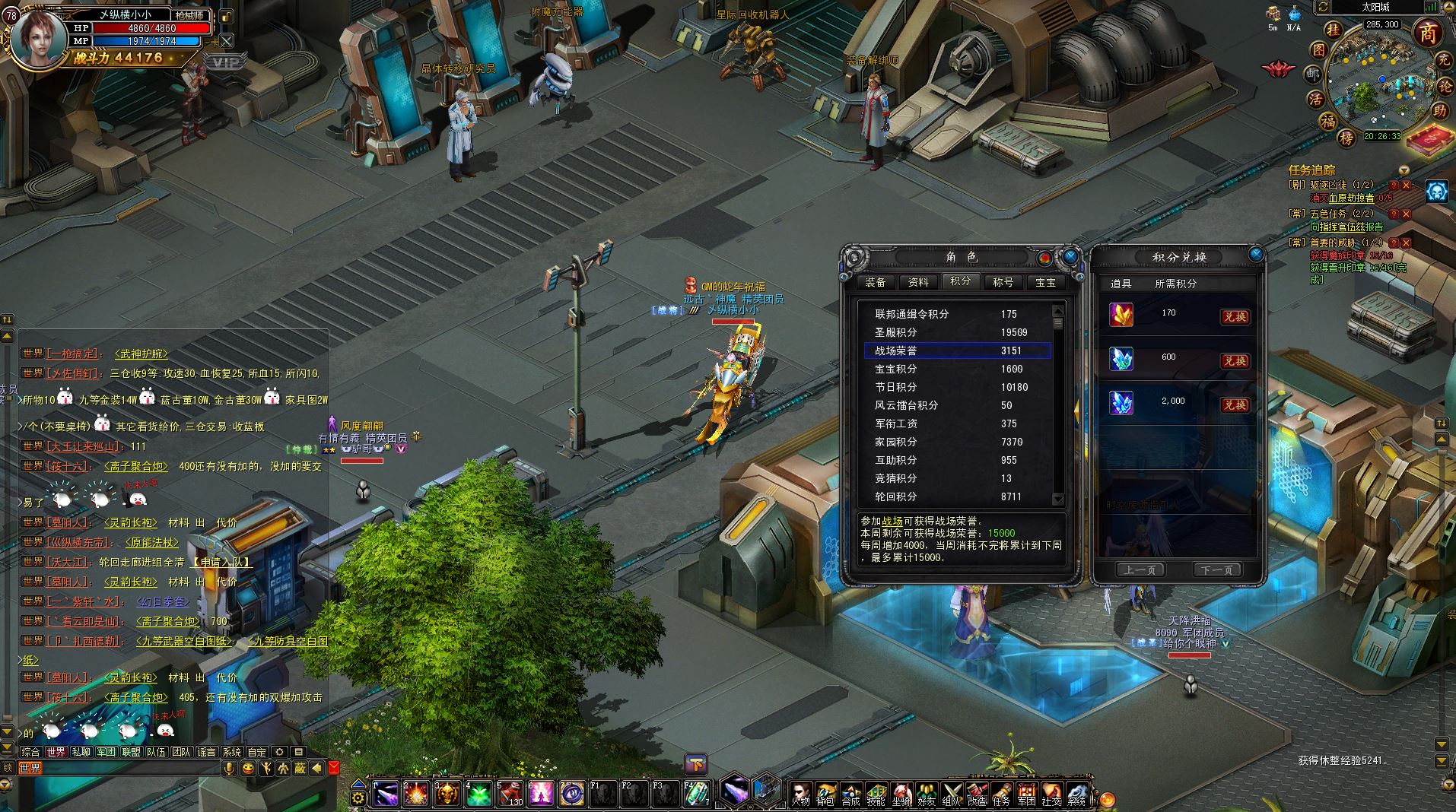The height and width of the screenshot is (812, 1456).
Task: Follow the 血原劫掠者 quest link
Action: point(1351,198)
